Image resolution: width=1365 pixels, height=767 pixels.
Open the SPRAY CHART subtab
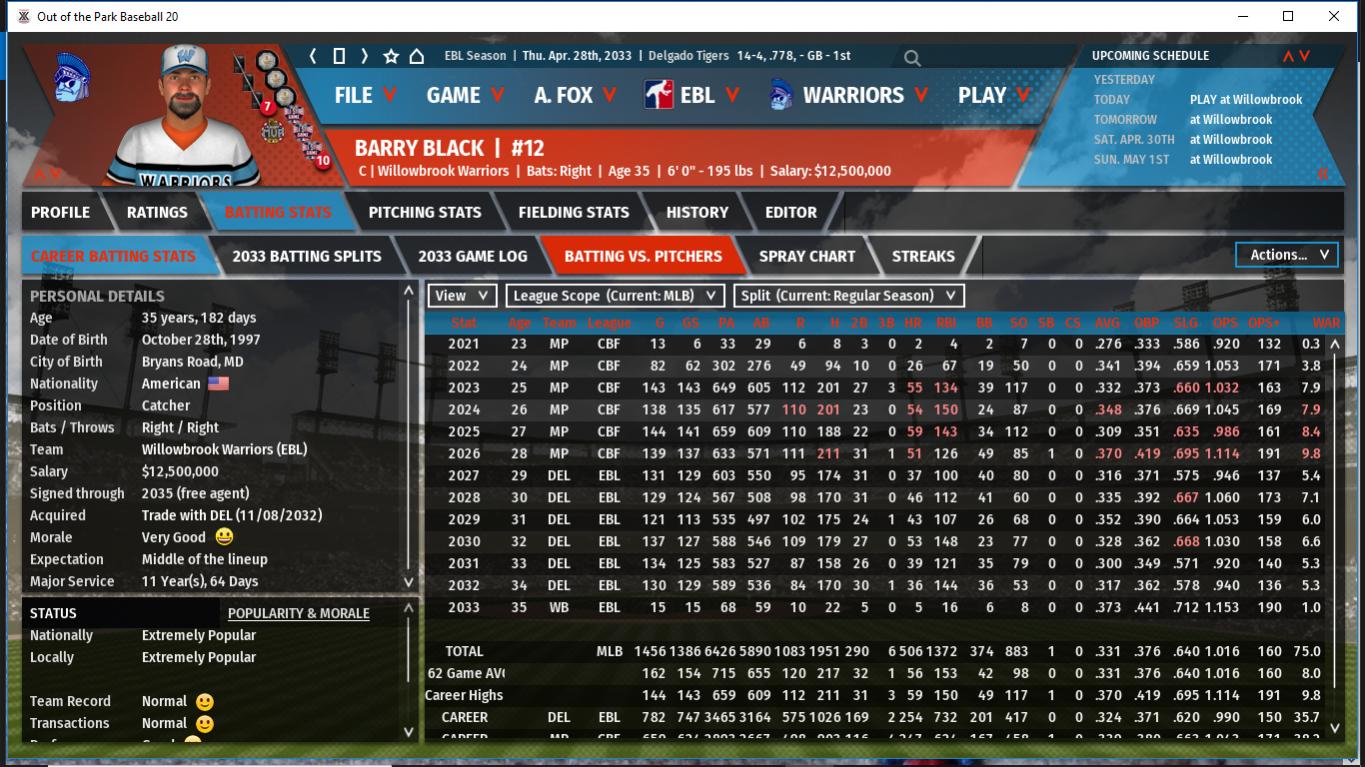tap(807, 256)
